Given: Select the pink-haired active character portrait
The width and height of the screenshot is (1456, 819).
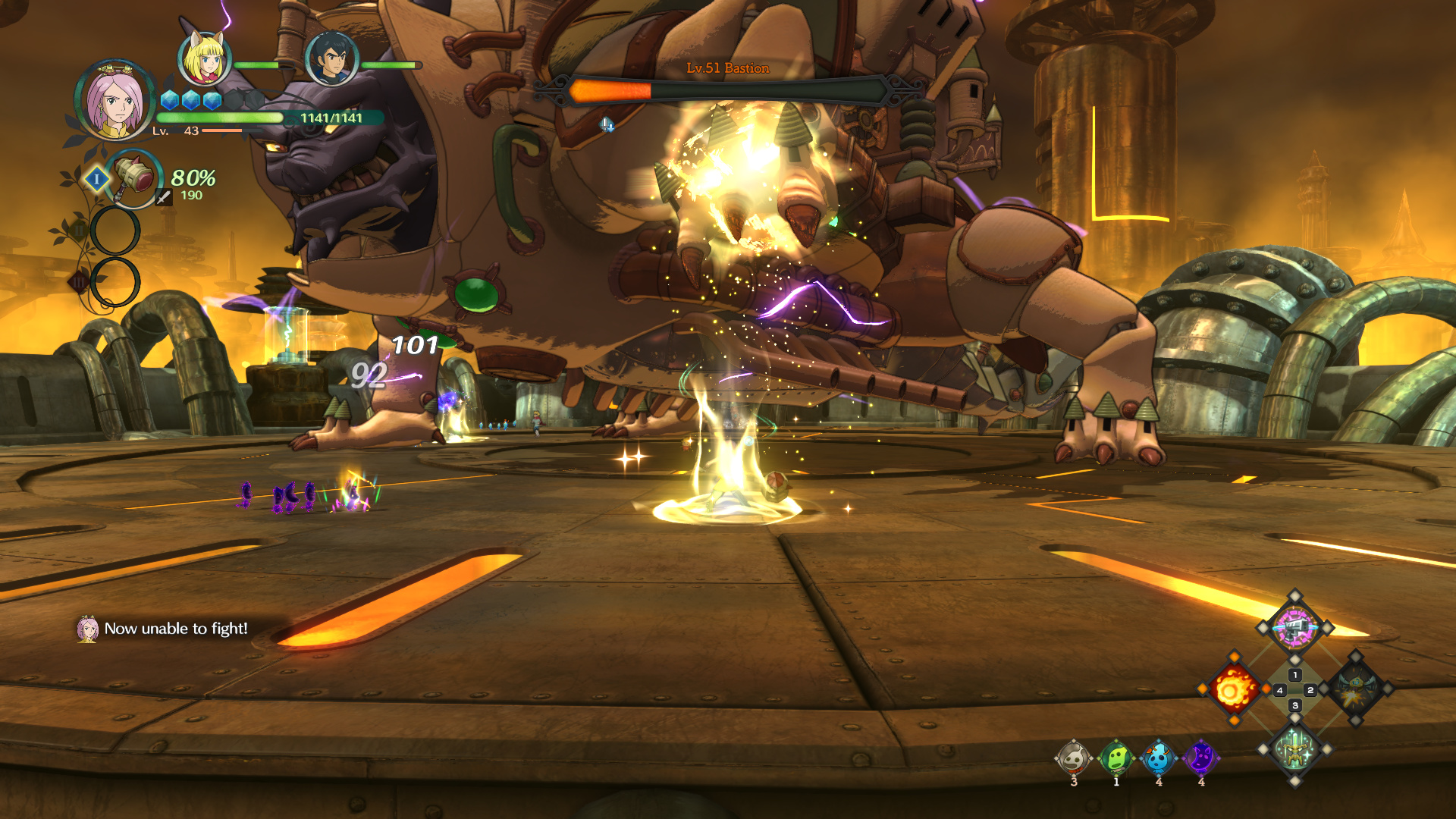Looking at the screenshot, I should click(115, 100).
